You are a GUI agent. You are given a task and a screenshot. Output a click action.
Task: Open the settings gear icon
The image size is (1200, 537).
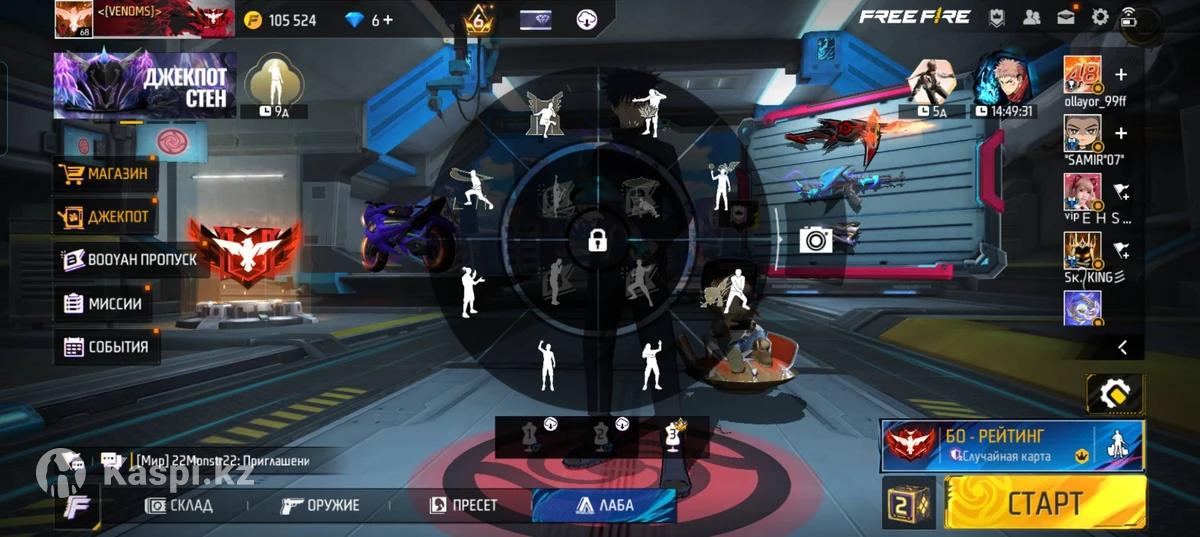click(x=1100, y=17)
